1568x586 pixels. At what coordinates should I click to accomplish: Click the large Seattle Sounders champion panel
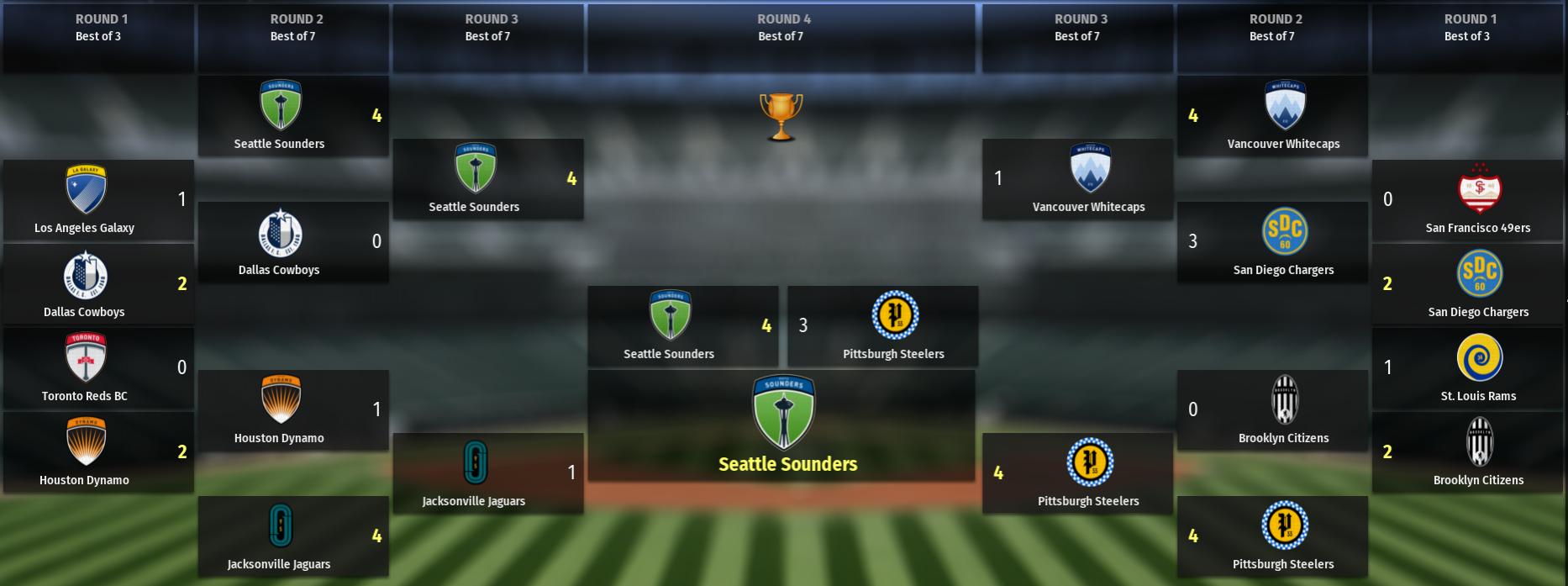pyautogui.click(x=781, y=425)
